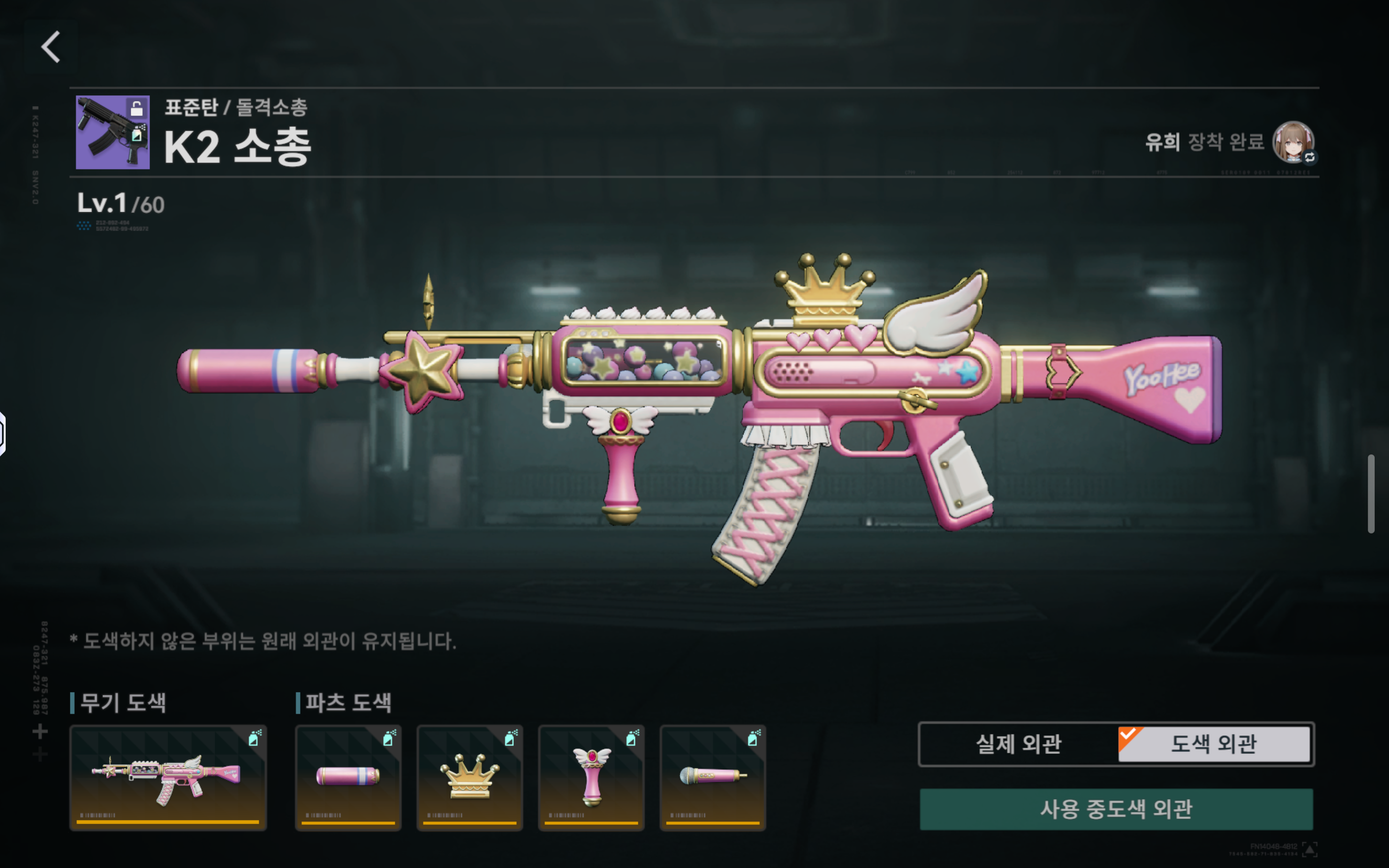Switch character via the Yoohee portrait
Viewport: 1389px width, 868px height.
point(1293,142)
